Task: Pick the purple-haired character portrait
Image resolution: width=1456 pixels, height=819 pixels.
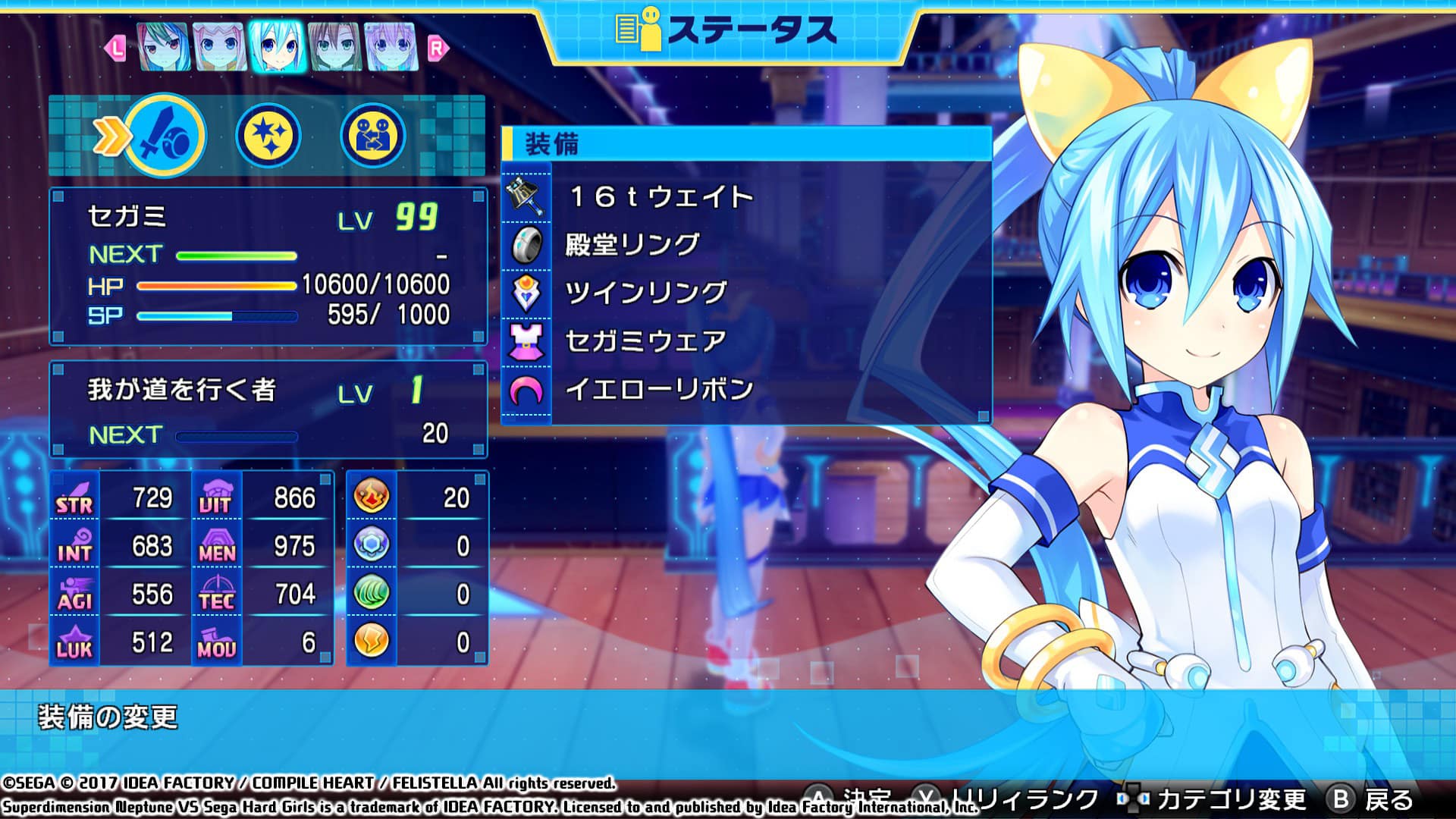Action: (391, 46)
